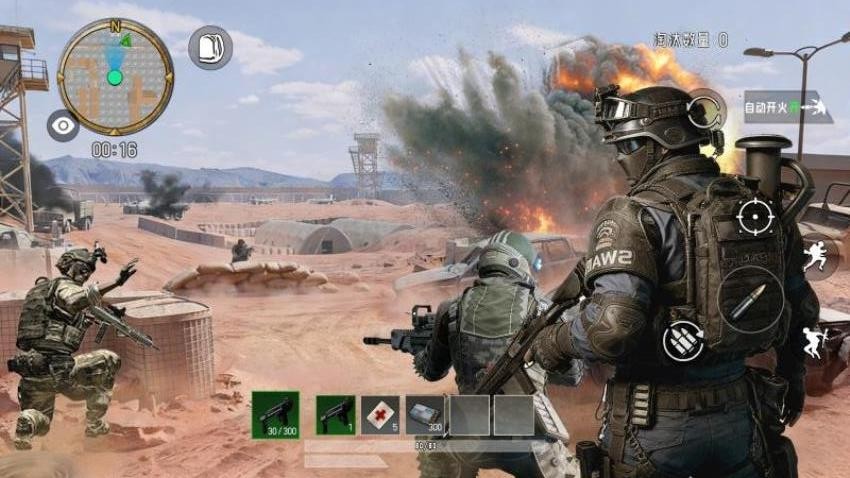Viewport: 850px width, 478px height.
Task: Select the ammo box slot
Action: pos(425,414)
